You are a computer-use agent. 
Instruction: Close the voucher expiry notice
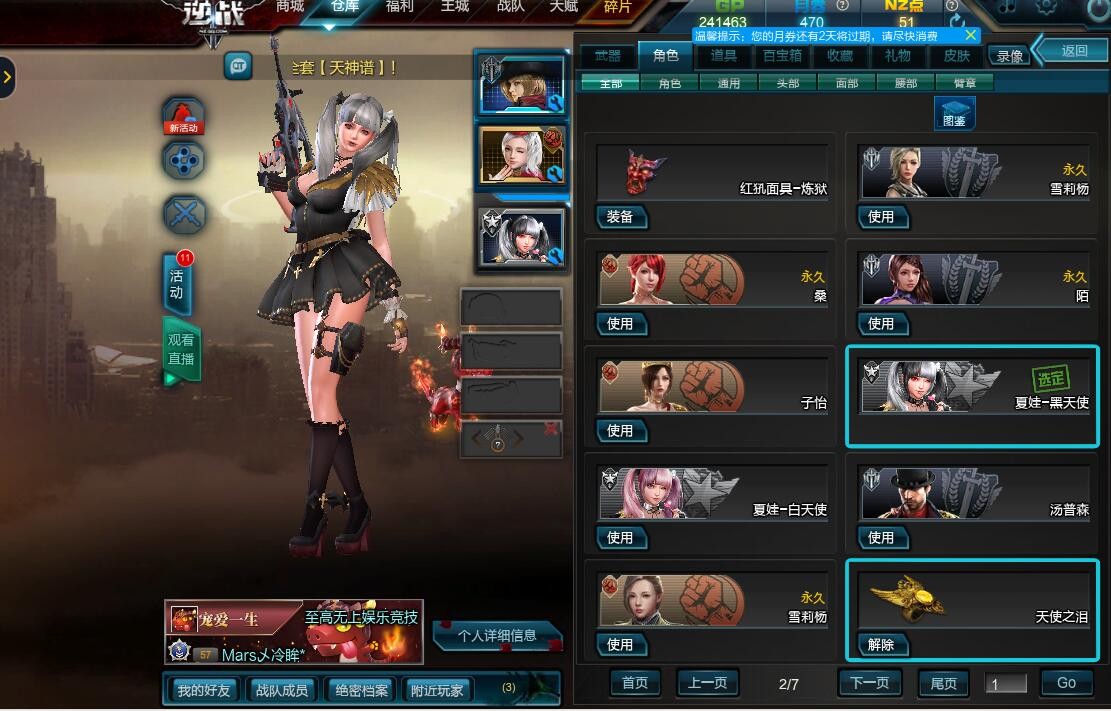coord(971,35)
